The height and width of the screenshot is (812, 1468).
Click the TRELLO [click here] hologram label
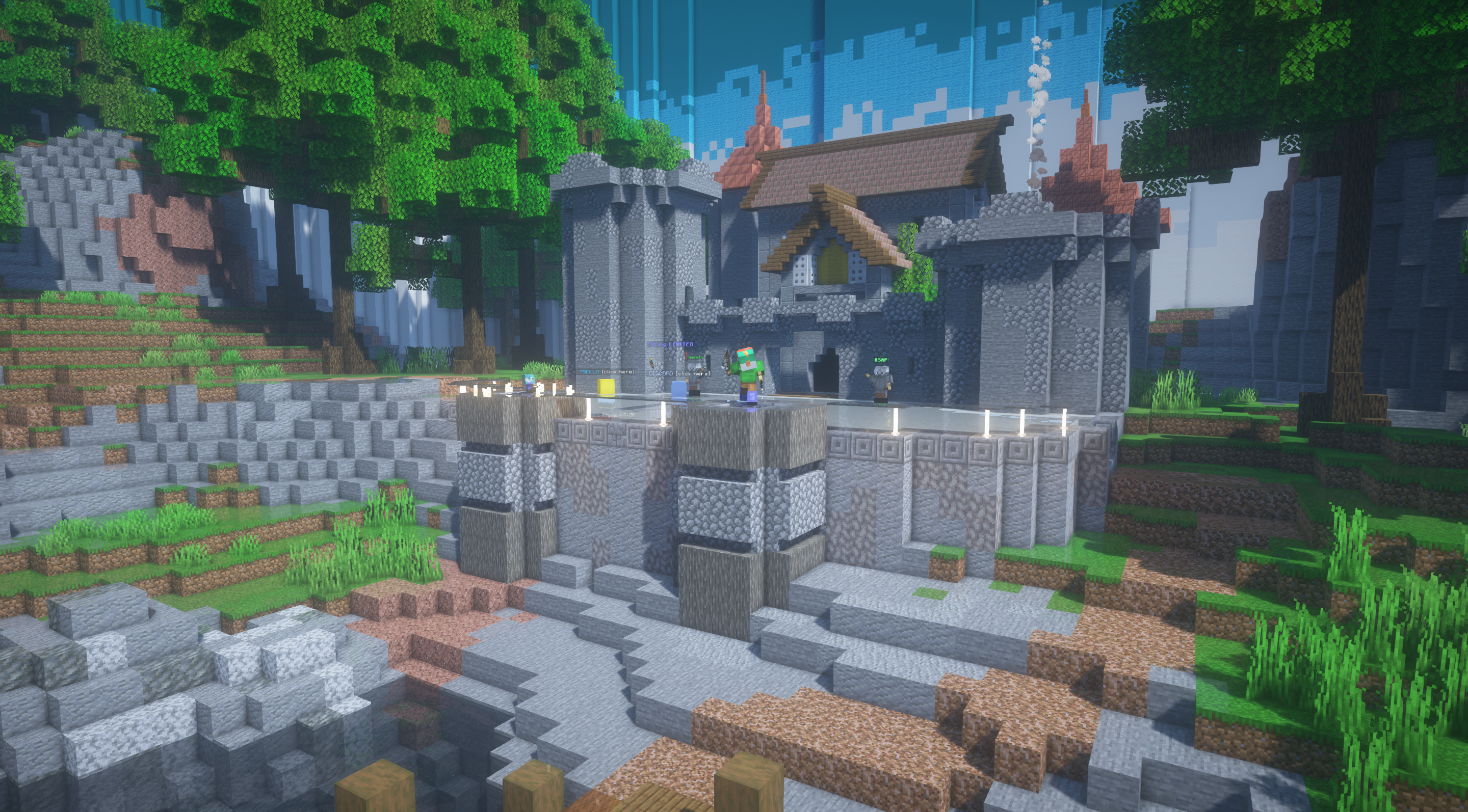click(607, 372)
